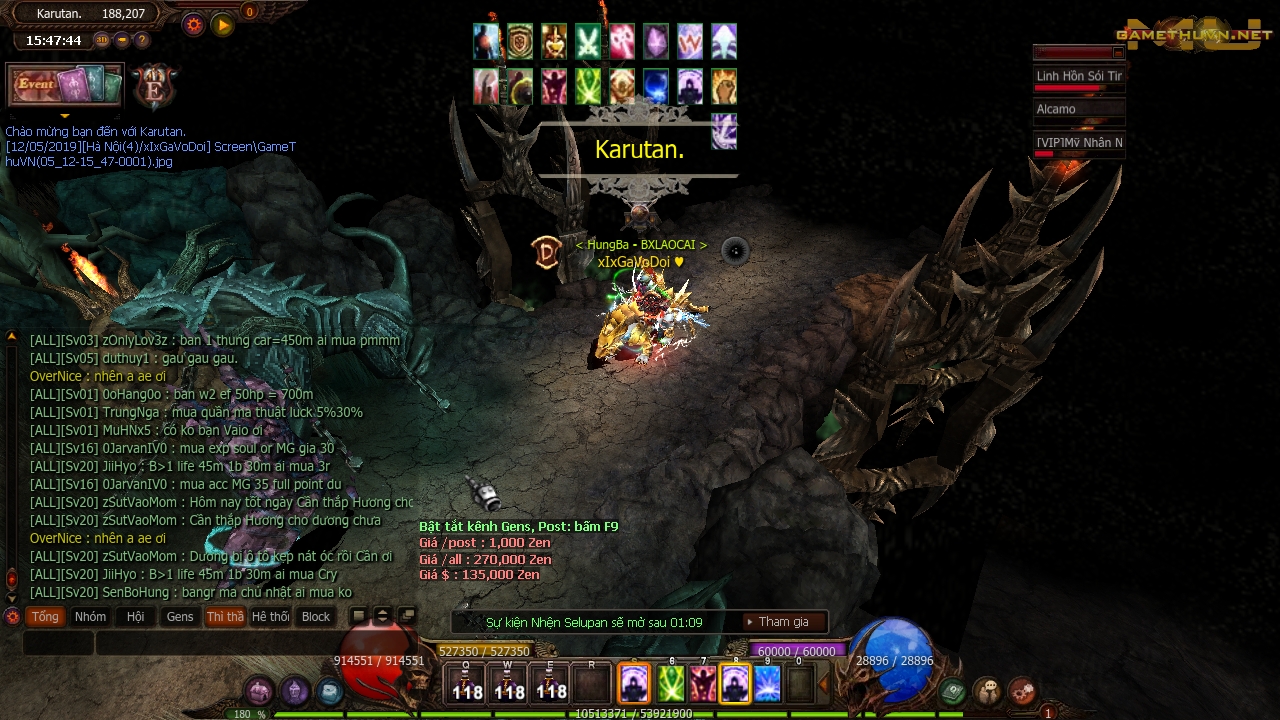Viewport: 1280px width, 720px height.
Task: Open the mail envelope icon near the HP orb
Action: point(328,690)
